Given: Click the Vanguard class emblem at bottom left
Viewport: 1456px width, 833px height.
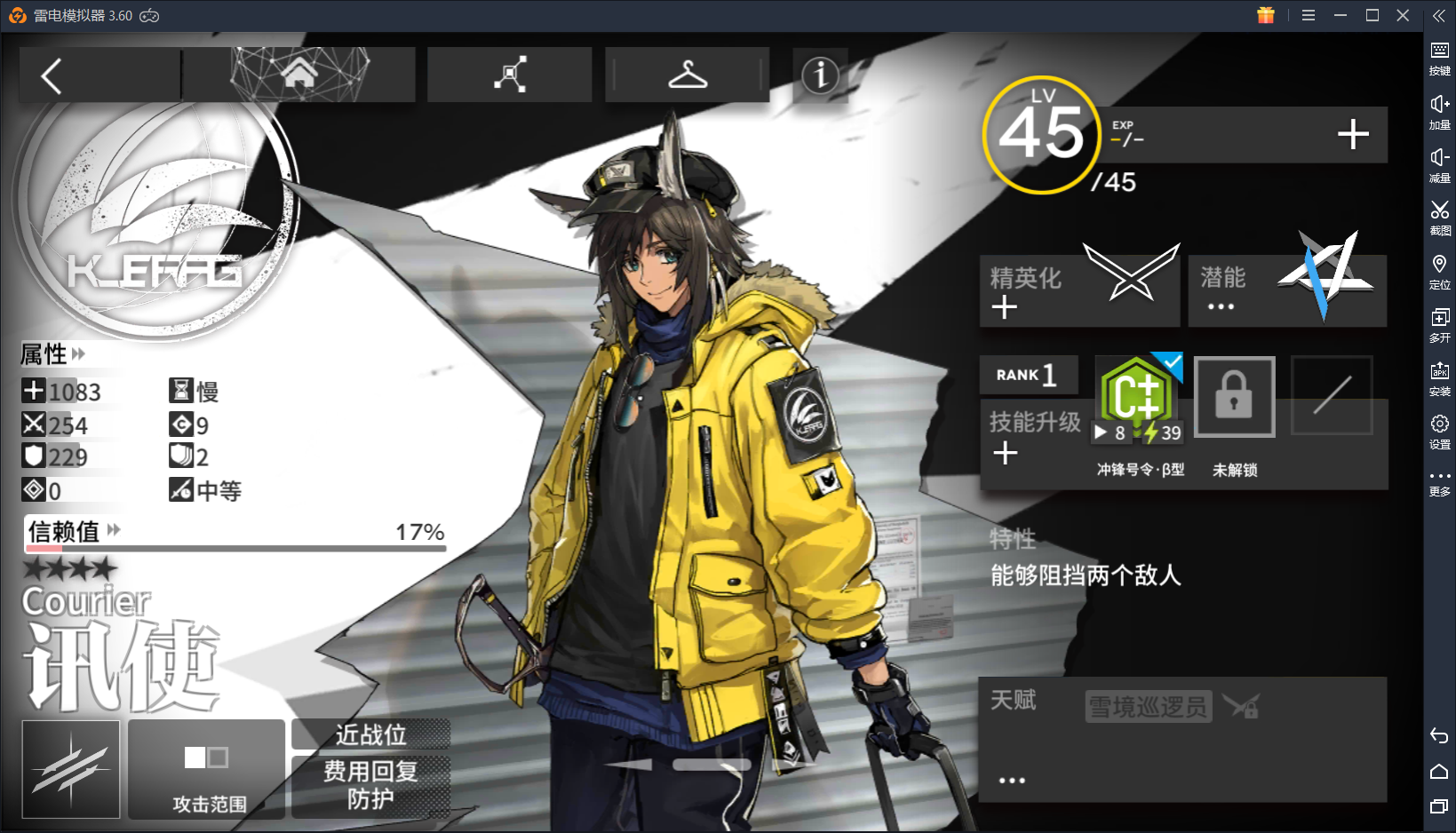Looking at the screenshot, I should [69, 769].
